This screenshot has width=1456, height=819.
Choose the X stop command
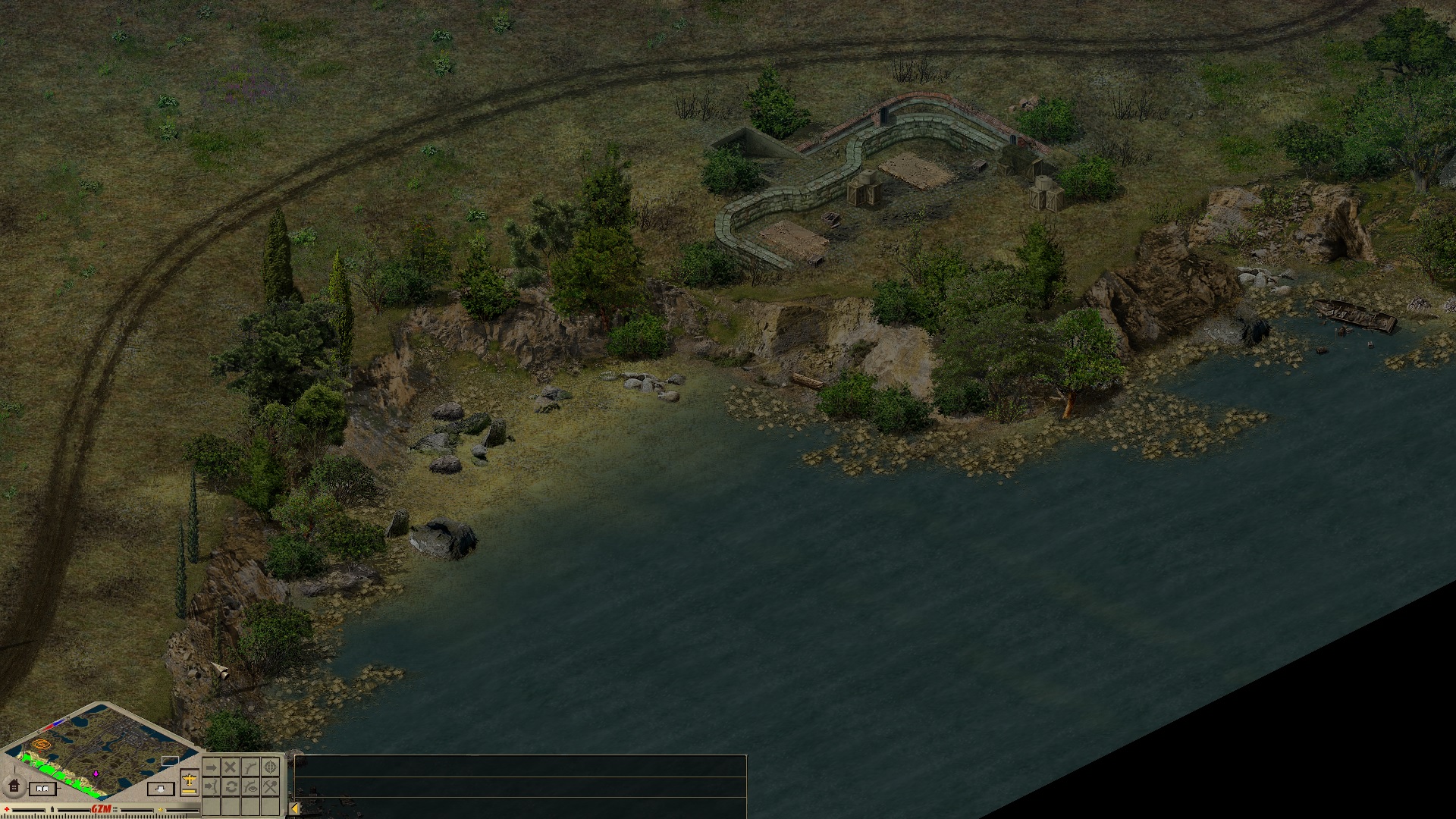(231, 767)
